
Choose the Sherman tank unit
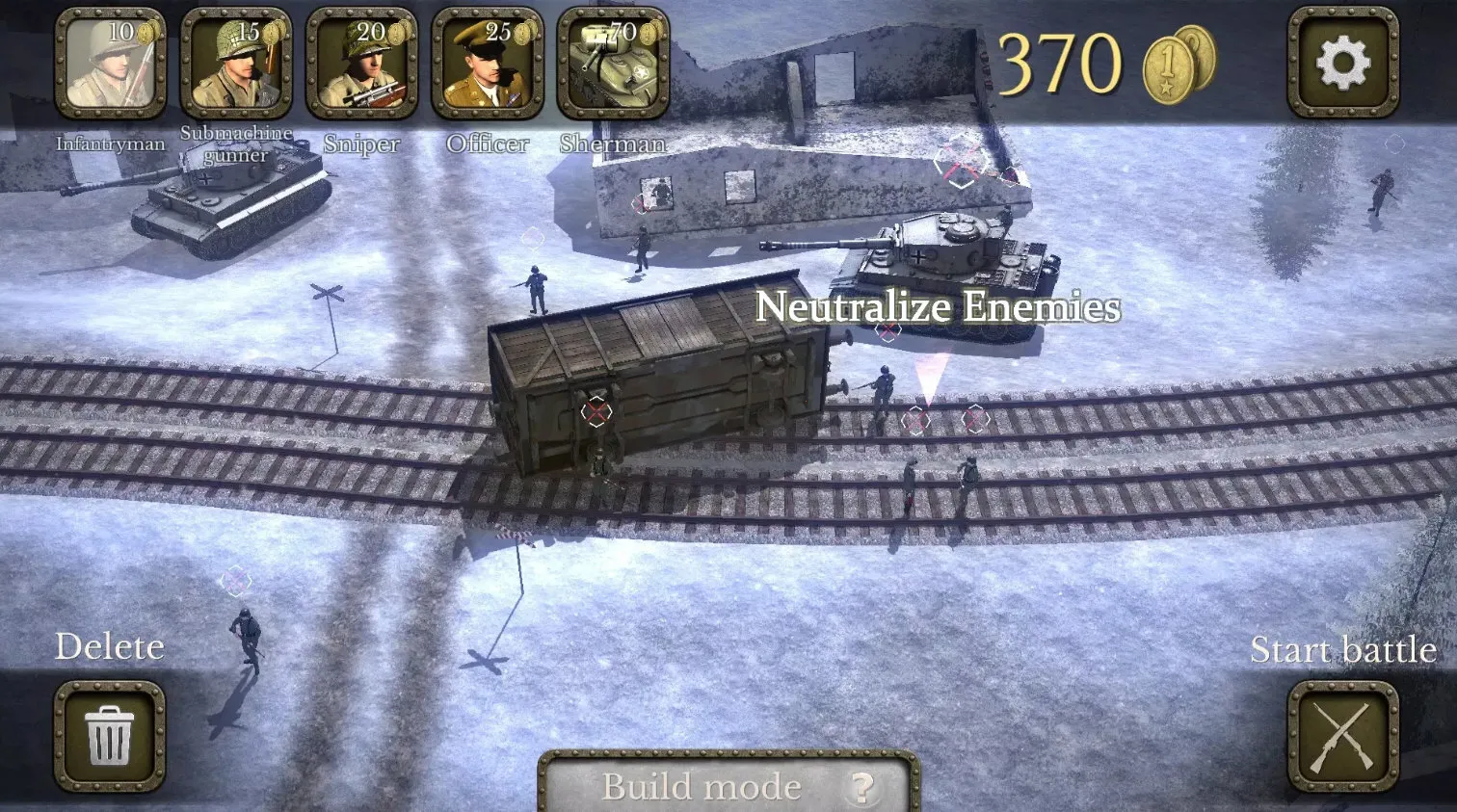point(613,64)
